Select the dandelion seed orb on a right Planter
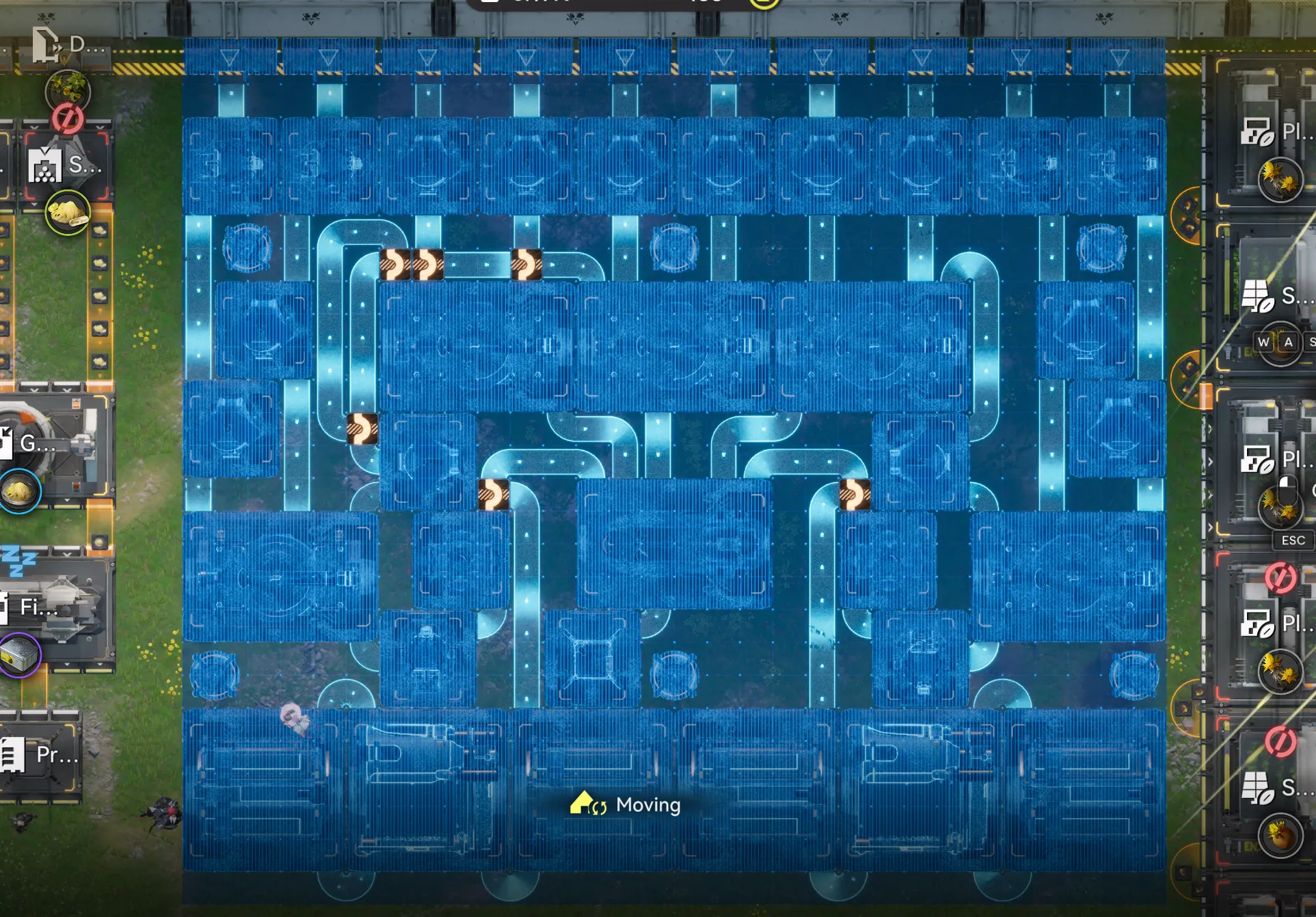This screenshot has height=917, width=1316. pyautogui.click(x=1280, y=179)
